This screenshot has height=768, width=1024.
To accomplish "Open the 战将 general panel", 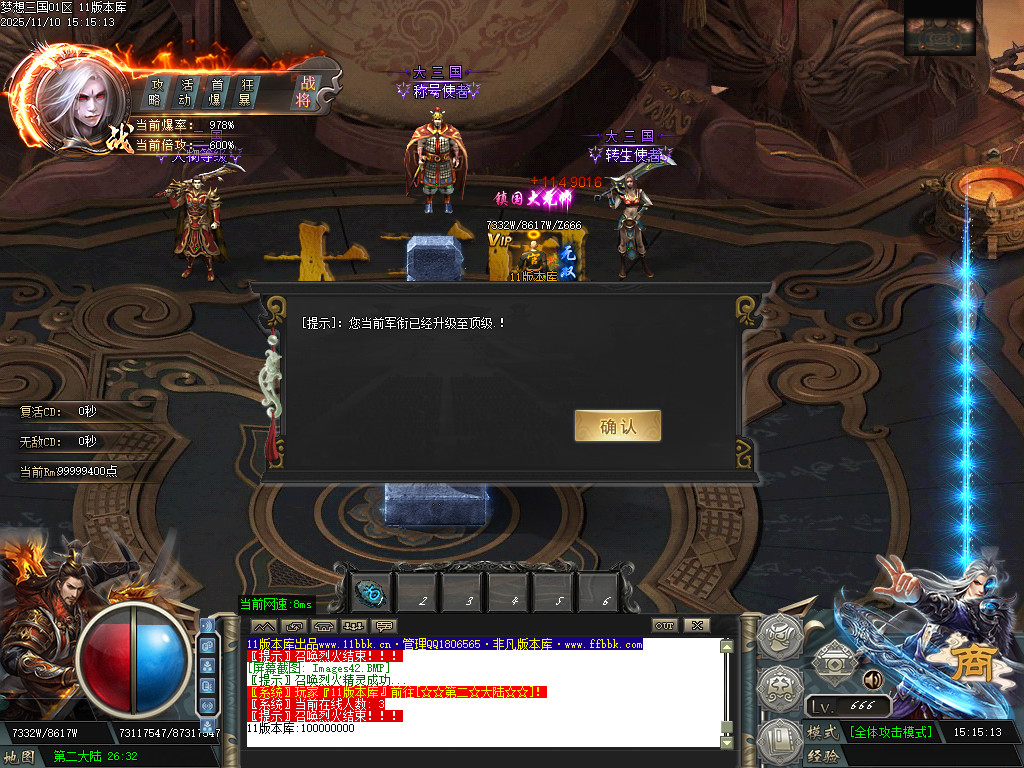I will [304, 92].
